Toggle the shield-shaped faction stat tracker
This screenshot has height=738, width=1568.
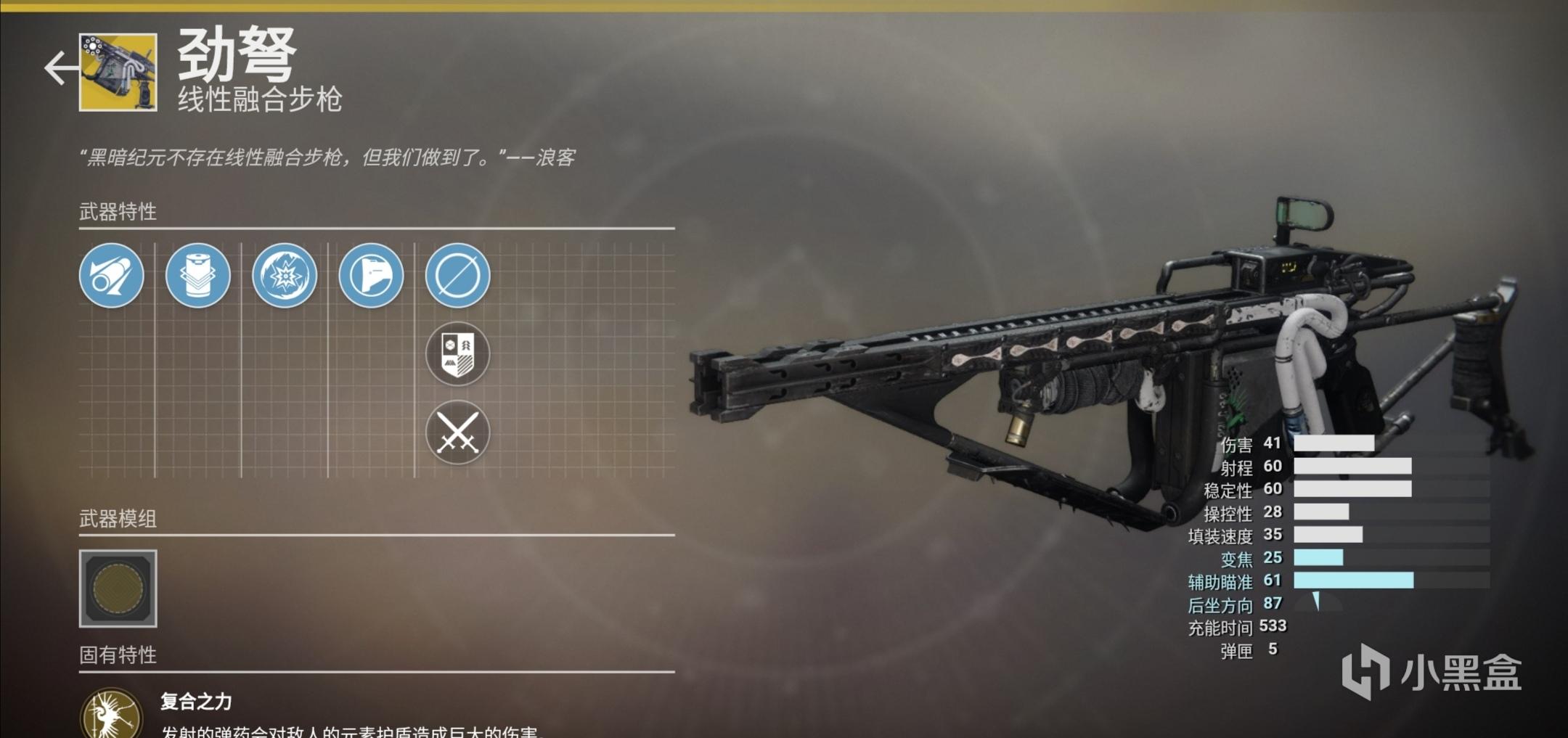click(x=457, y=353)
